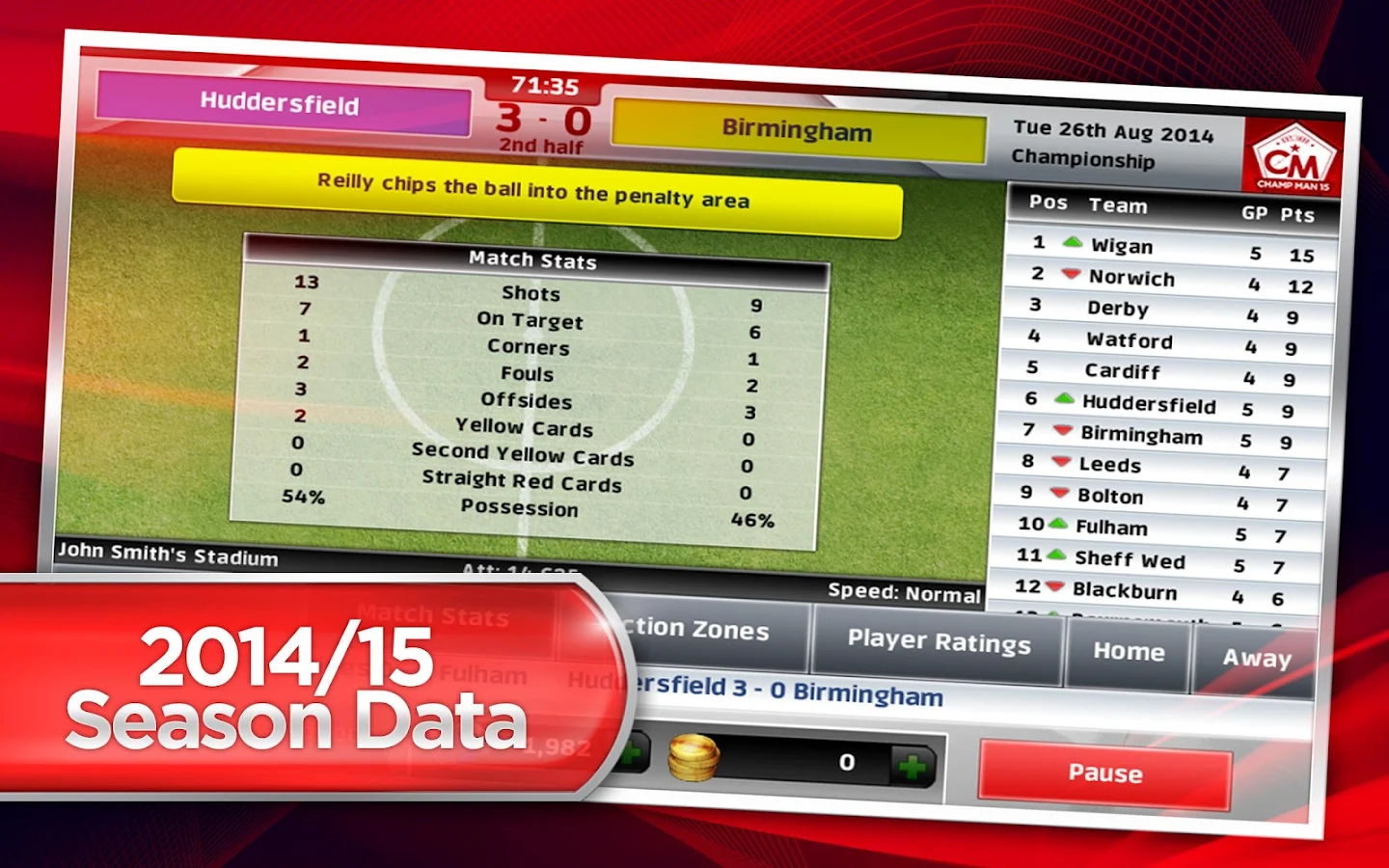
Task: Toggle the match speed from Normal
Action: click(x=905, y=594)
